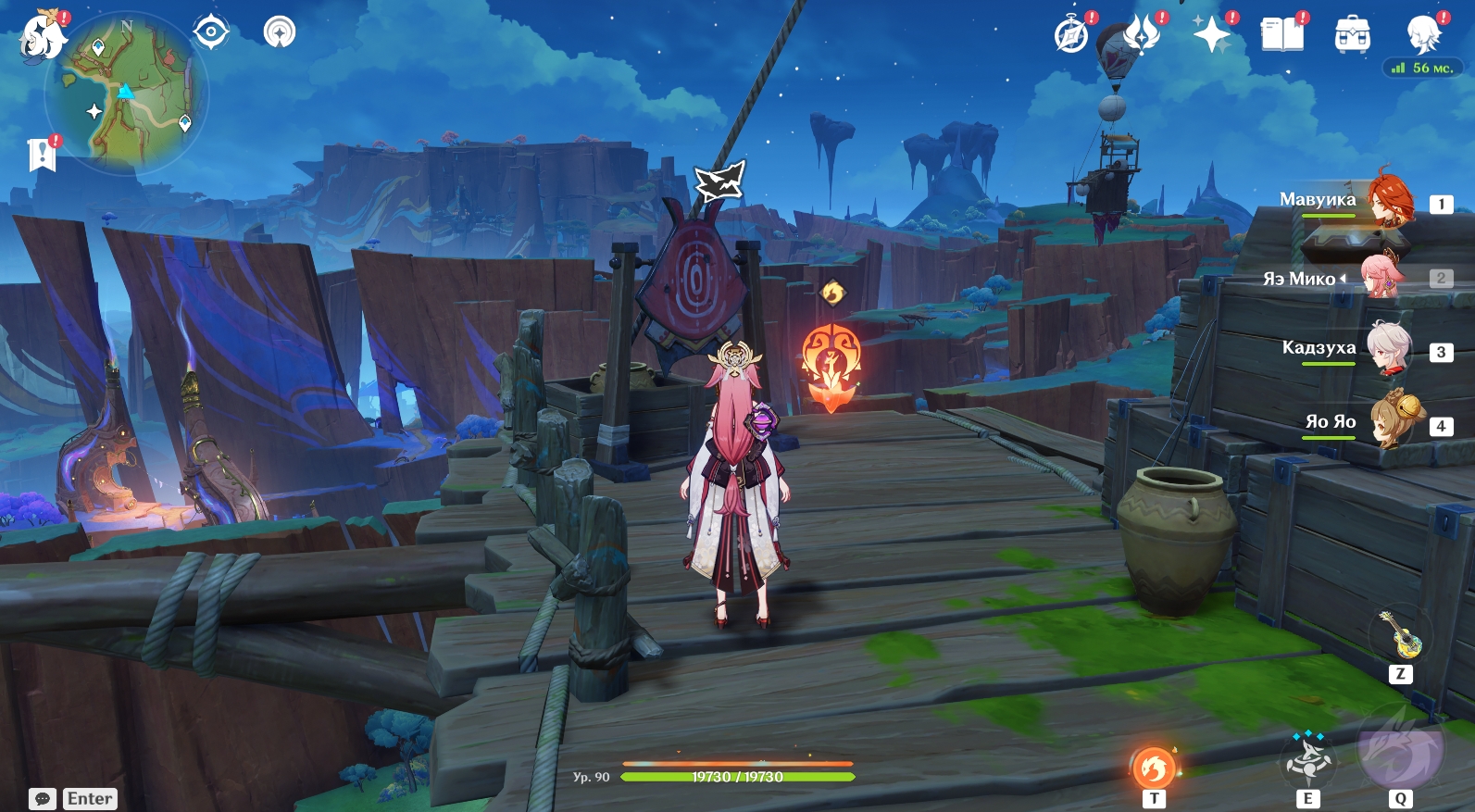Open the chat speech bubble

pos(43,798)
